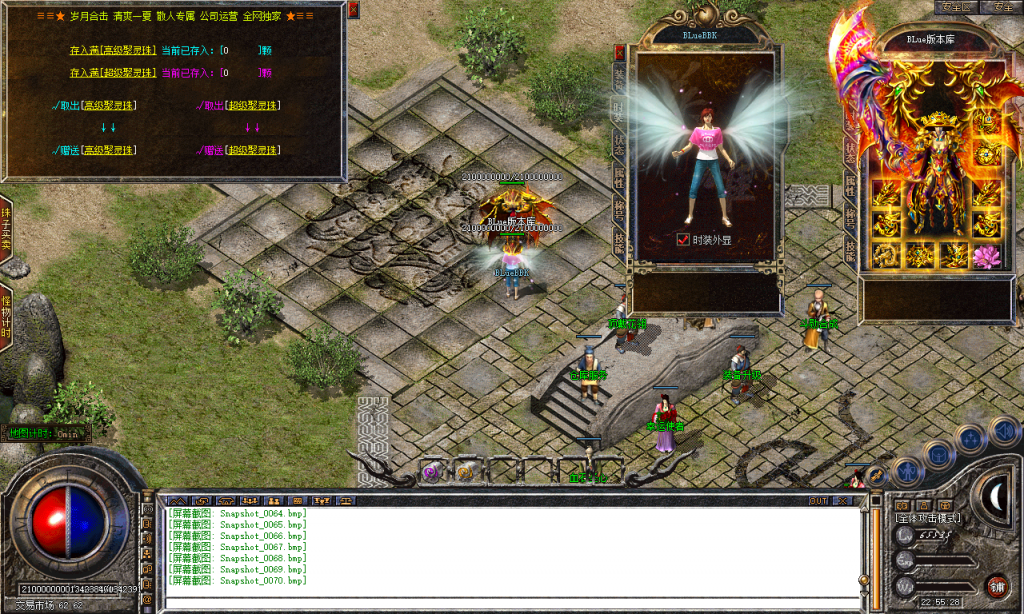The width and height of the screenshot is (1024, 614).
Task: Toggle the 全体攻击模式 attack mode label
Action: click(x=929, y=518)
